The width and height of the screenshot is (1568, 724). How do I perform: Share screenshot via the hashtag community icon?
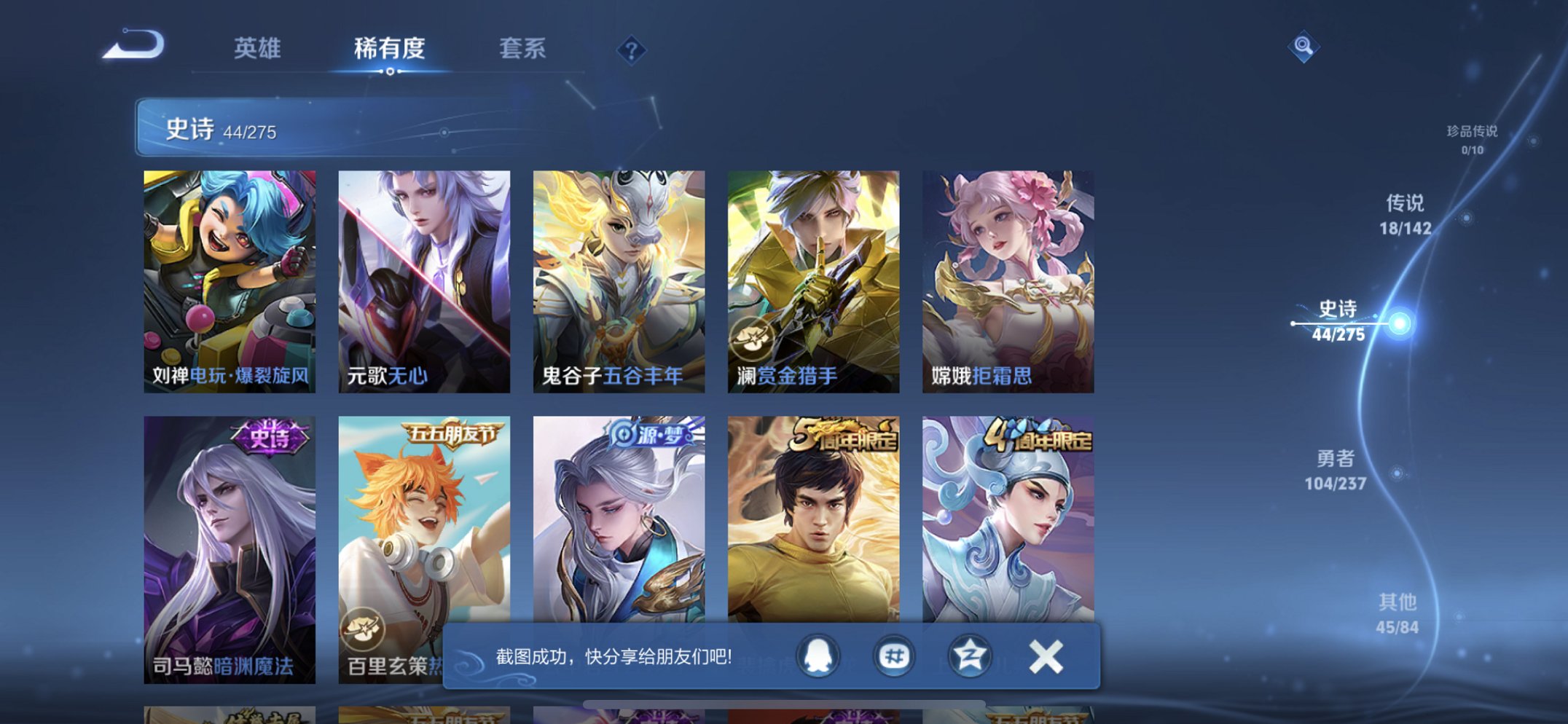click(x=895, y=656)
